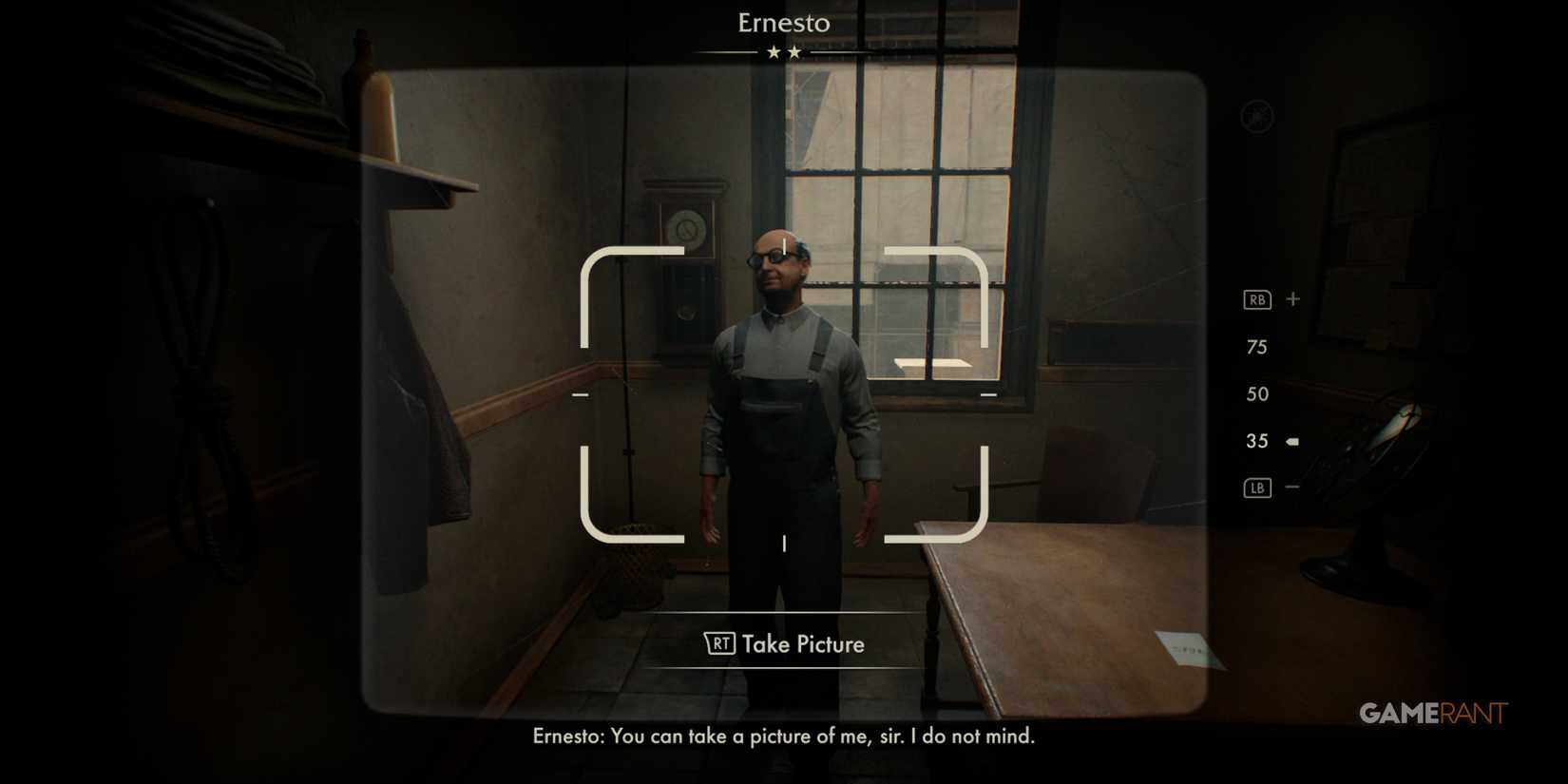Click the circular lens icon at top right

tap(1254, 116)
